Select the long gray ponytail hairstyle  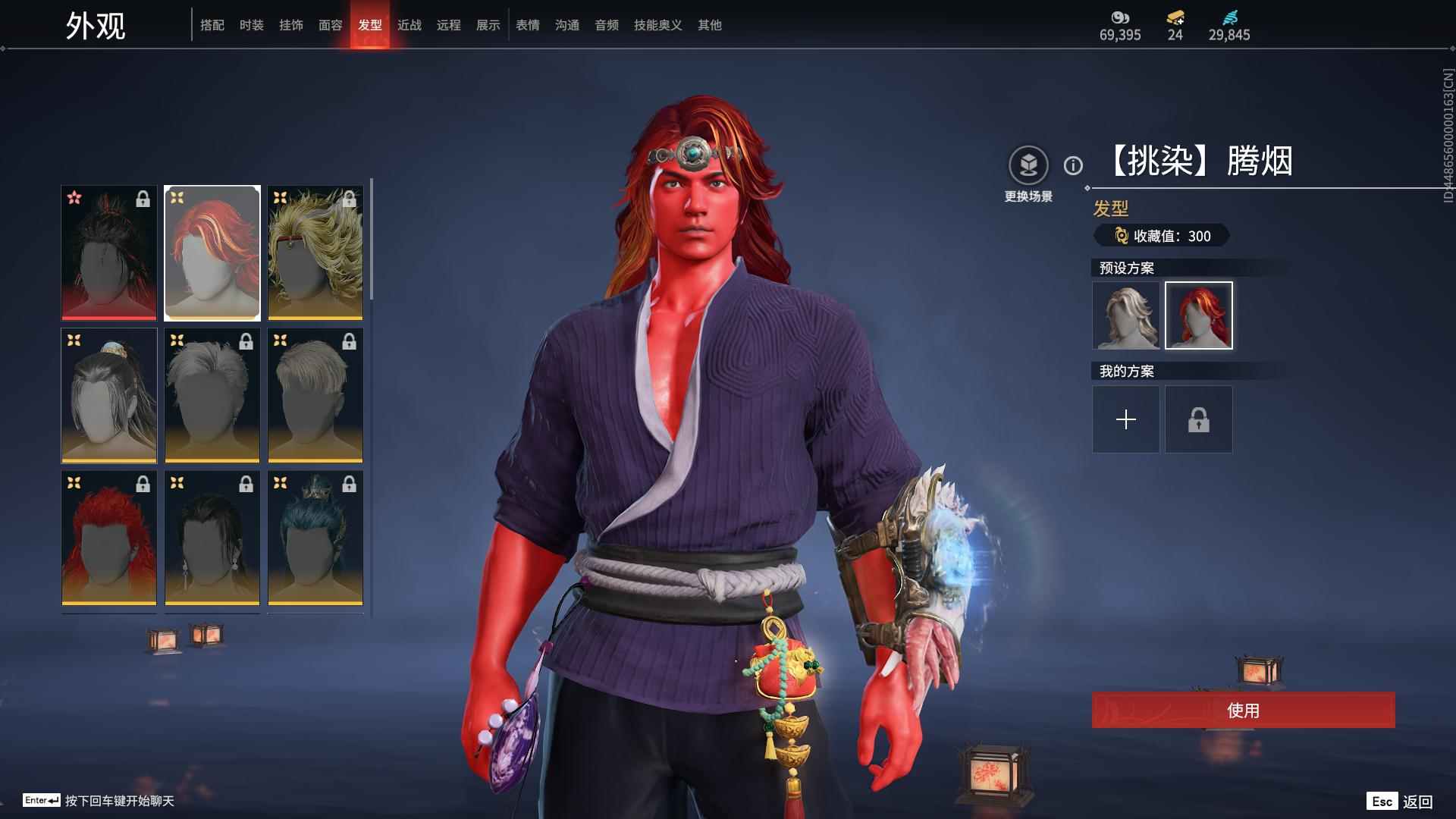(x=109, y=395)
